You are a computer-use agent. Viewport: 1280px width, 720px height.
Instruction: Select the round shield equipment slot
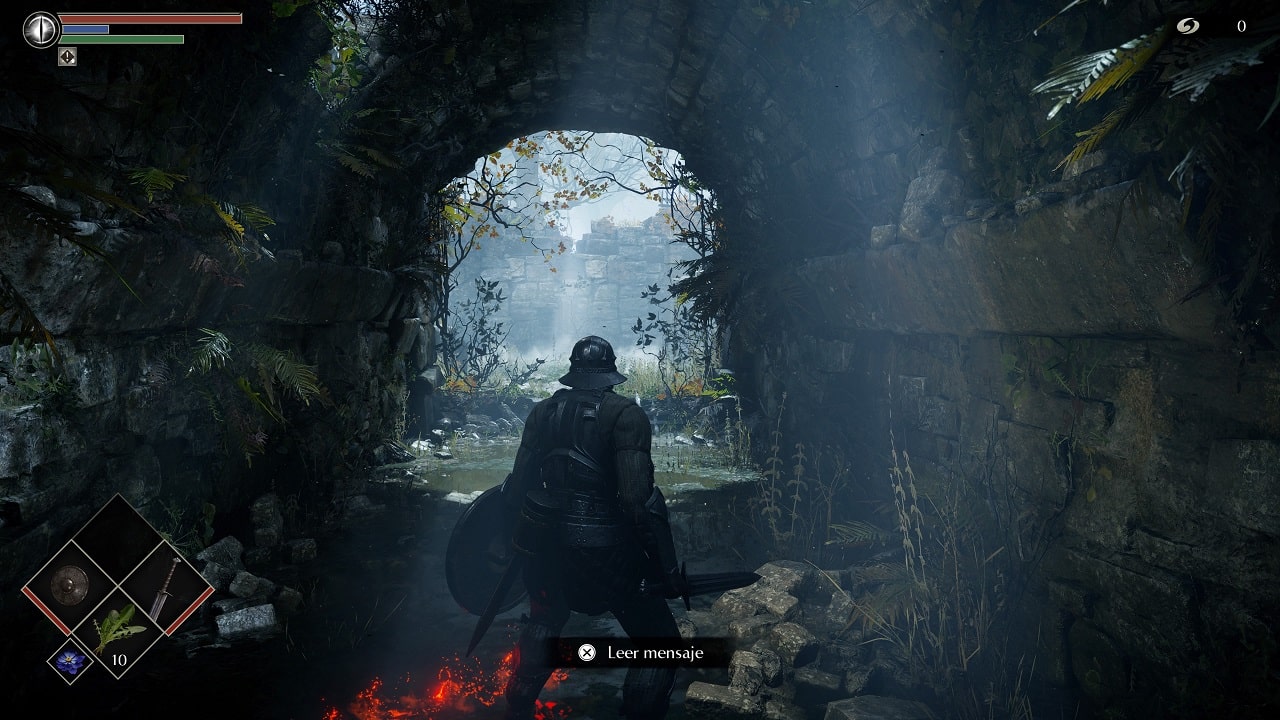tap(70, 584)
